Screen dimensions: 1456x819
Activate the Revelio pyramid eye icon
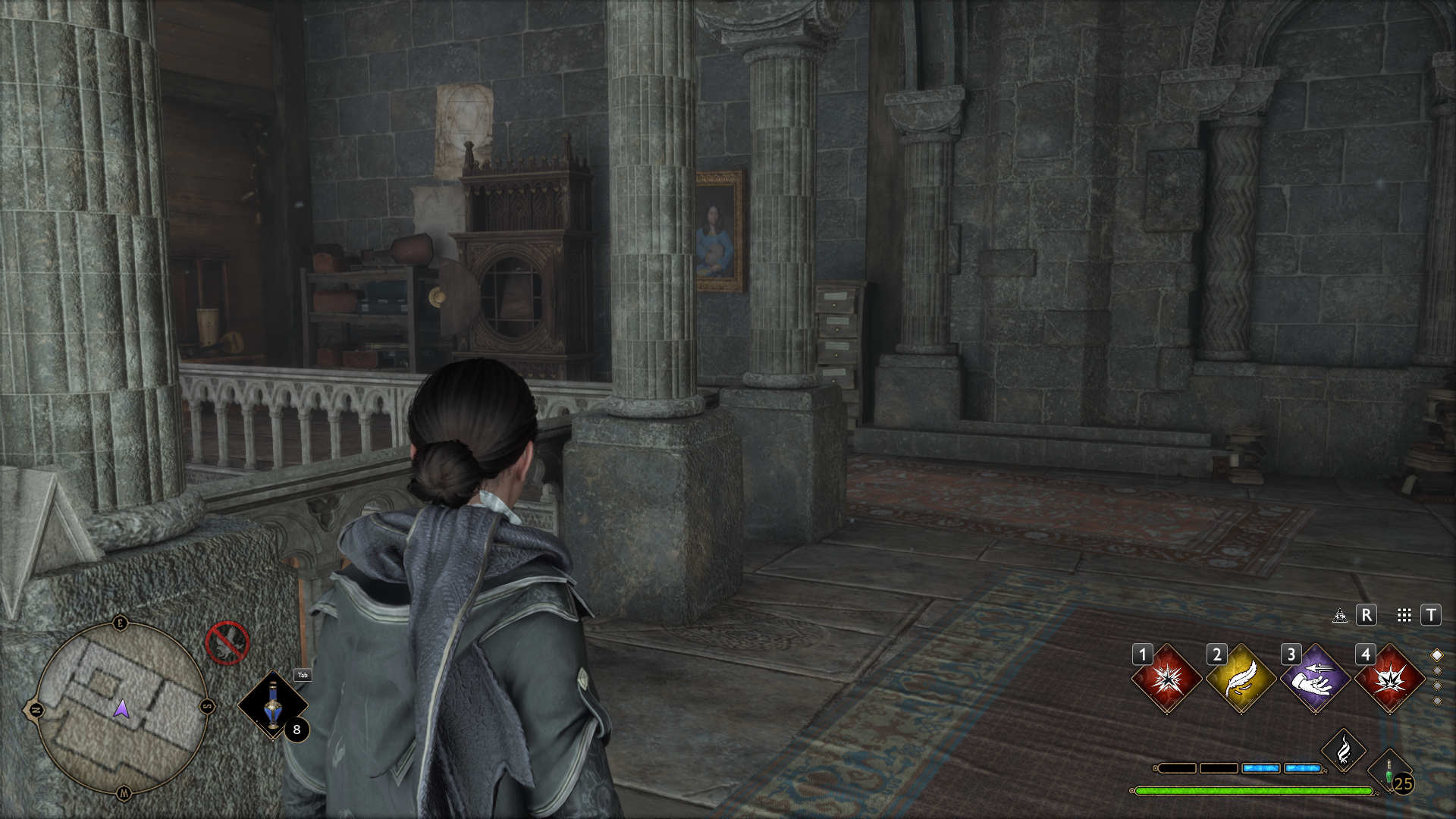click(x=1340, y=616)
